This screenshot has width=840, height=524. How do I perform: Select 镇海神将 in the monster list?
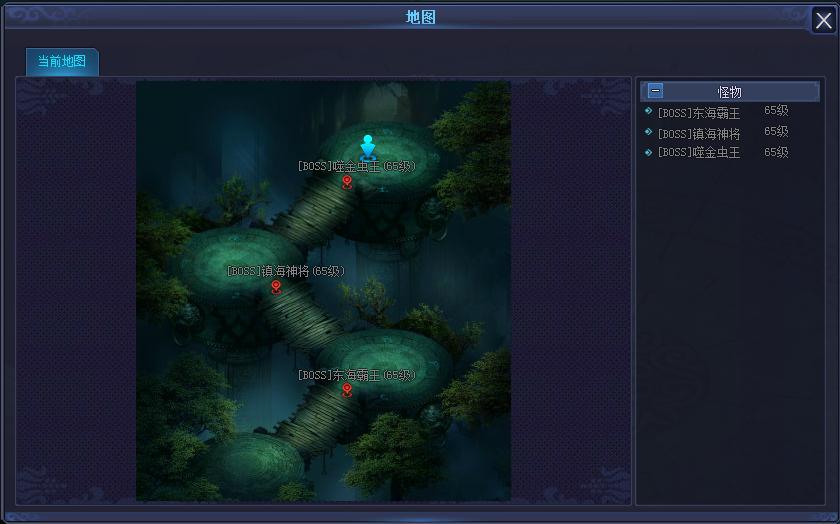click(x=698, y=133)
